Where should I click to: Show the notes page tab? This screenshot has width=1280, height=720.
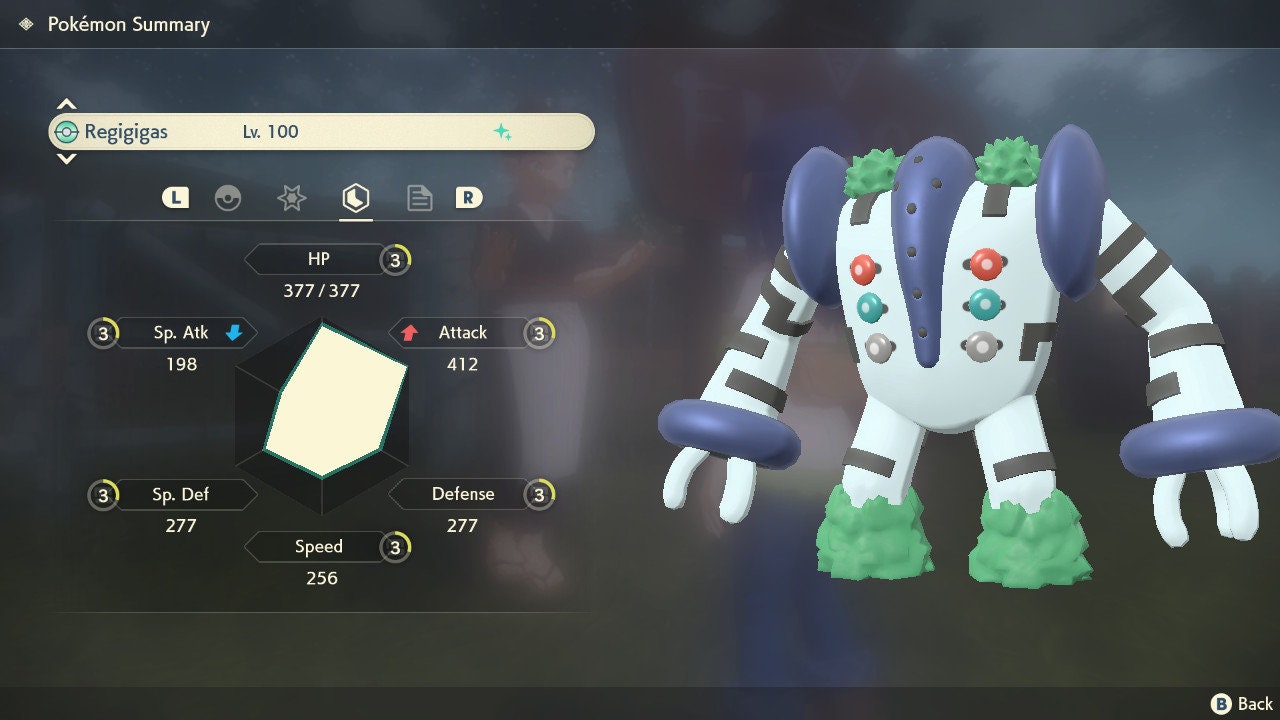419,198
